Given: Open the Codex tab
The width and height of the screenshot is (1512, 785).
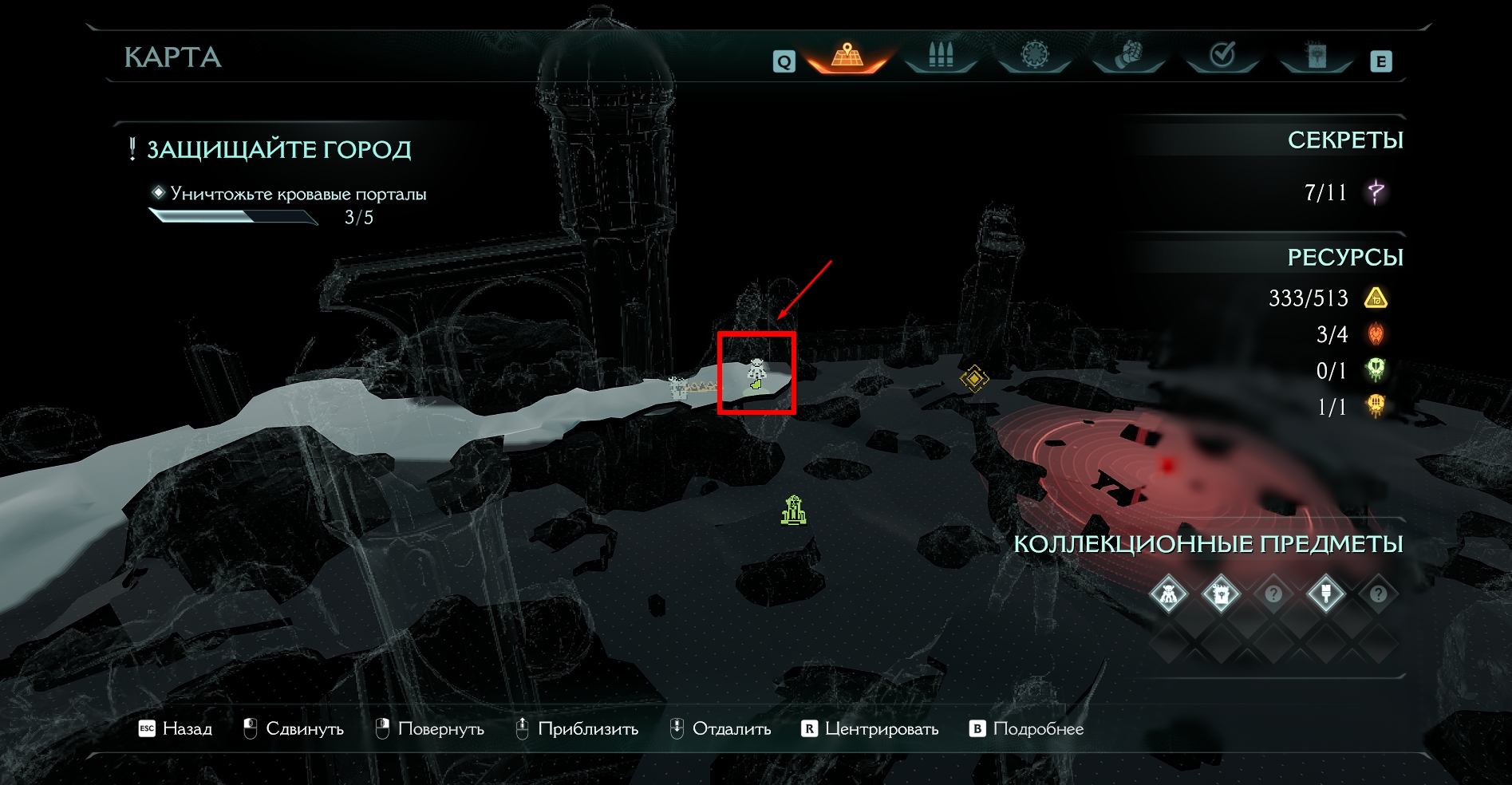Looking at the screenshot, I should (x=1316, y=56).
